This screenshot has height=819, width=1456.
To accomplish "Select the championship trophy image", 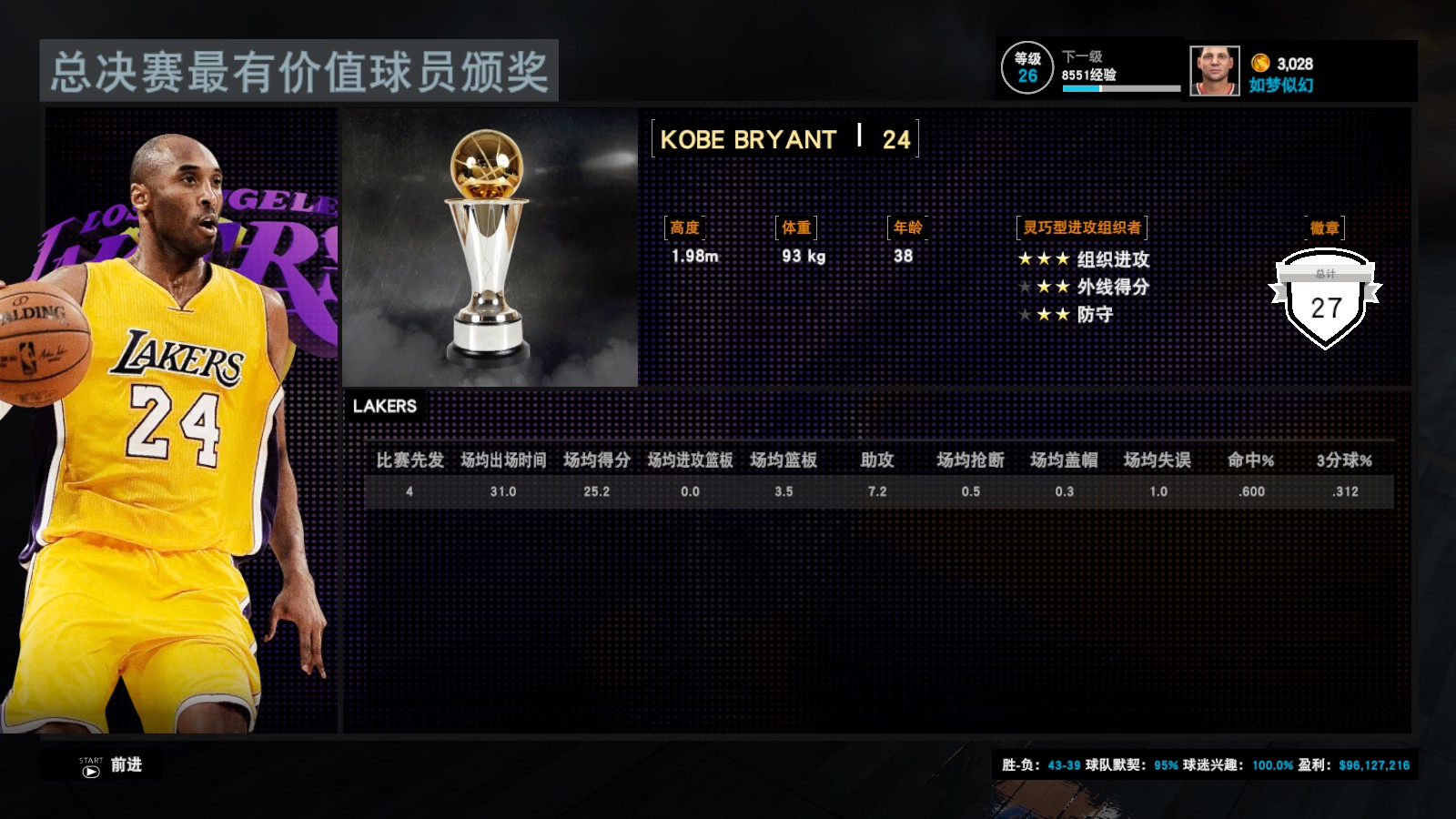I will 490,246.
